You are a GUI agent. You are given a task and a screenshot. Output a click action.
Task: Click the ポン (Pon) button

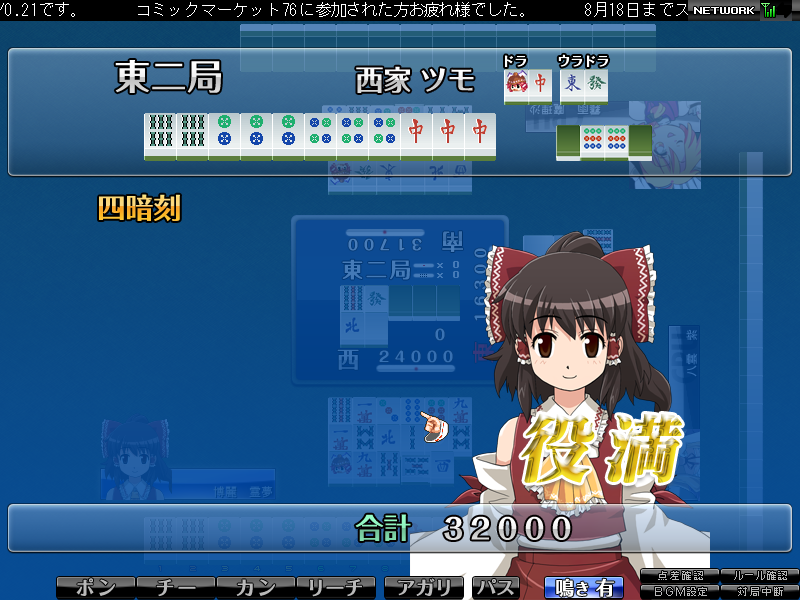[x=95, y=588]
